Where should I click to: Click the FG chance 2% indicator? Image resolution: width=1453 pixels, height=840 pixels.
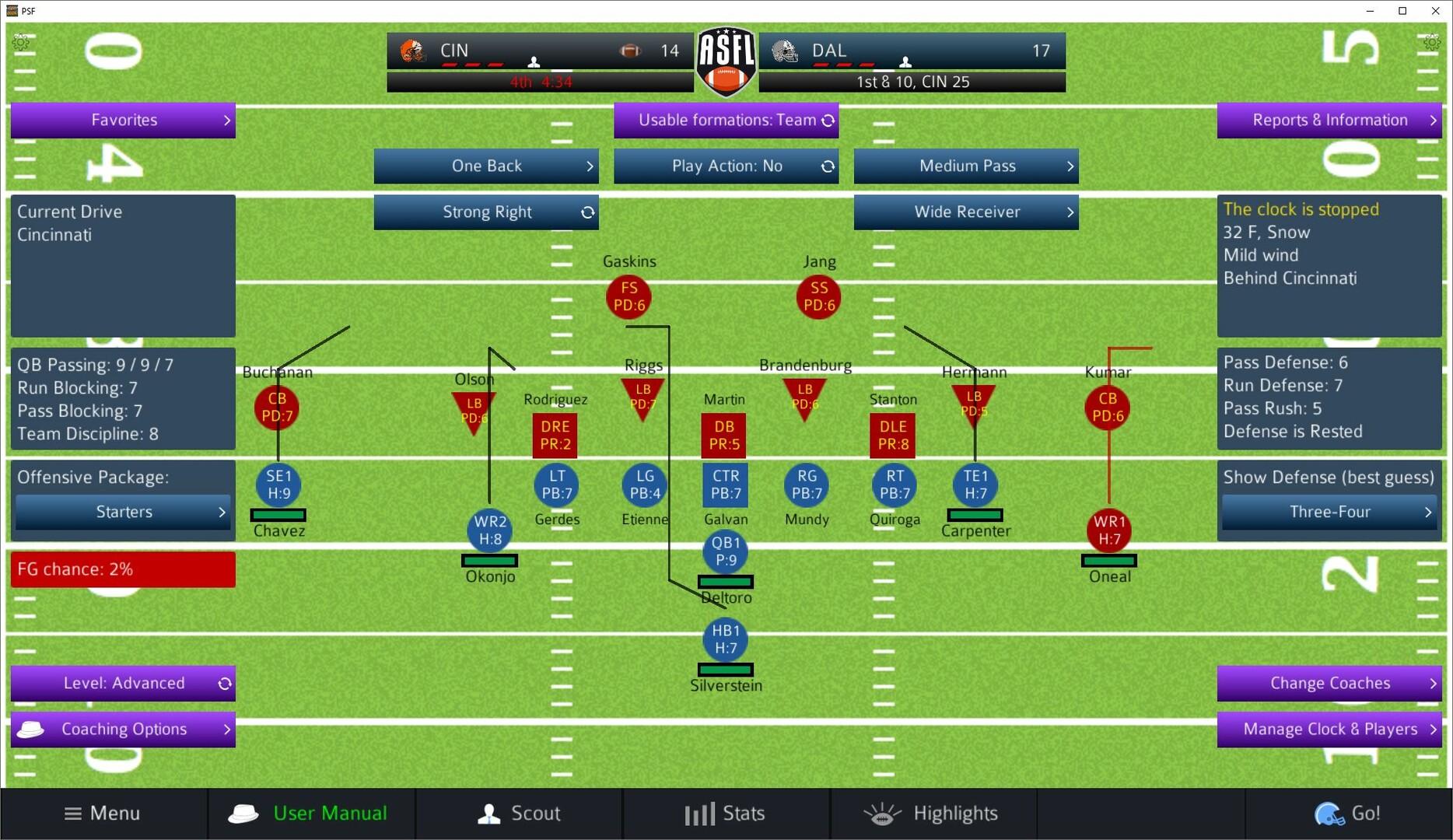point(122,569)
